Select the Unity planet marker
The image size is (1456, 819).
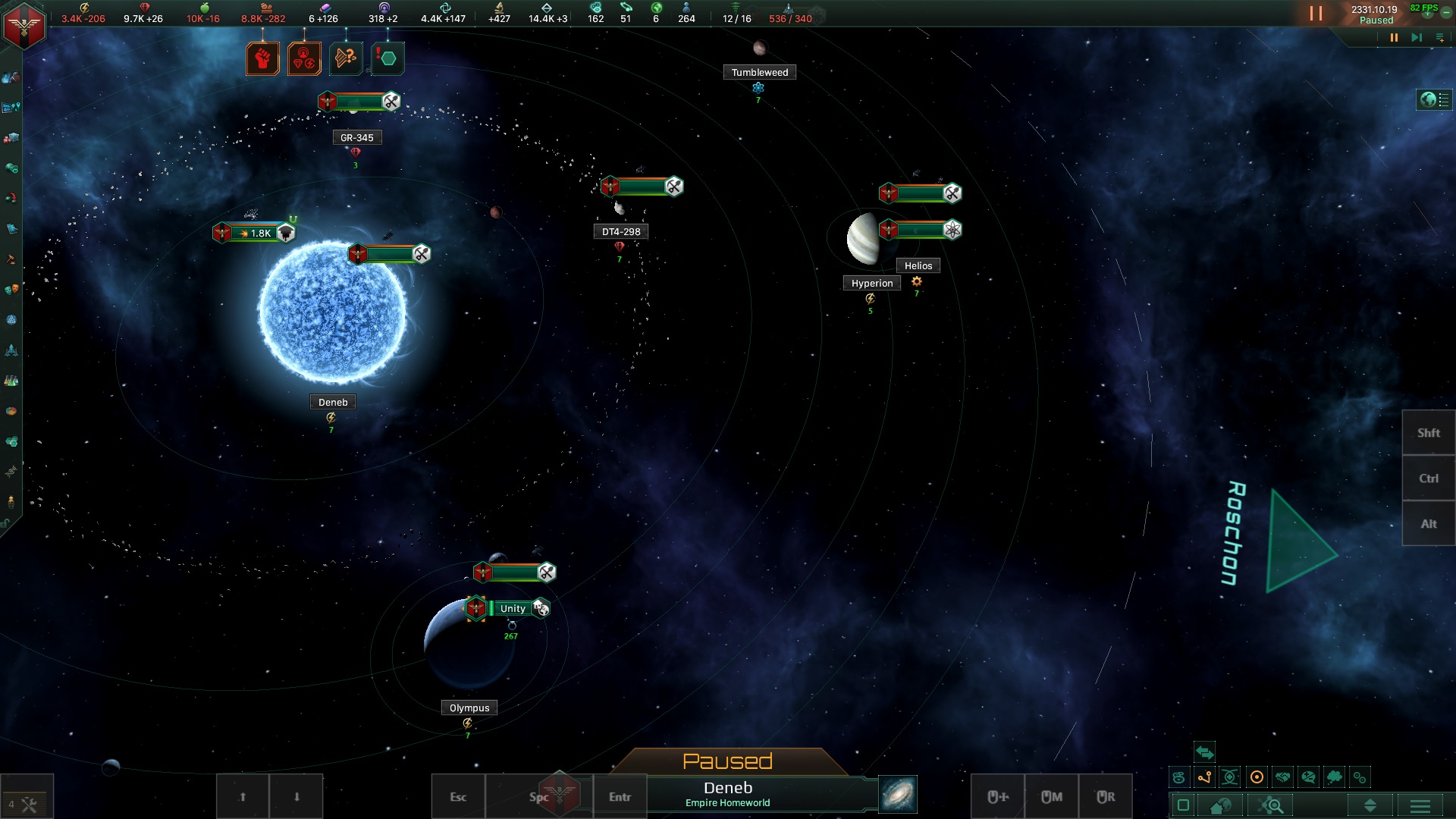tap(512, 608)
